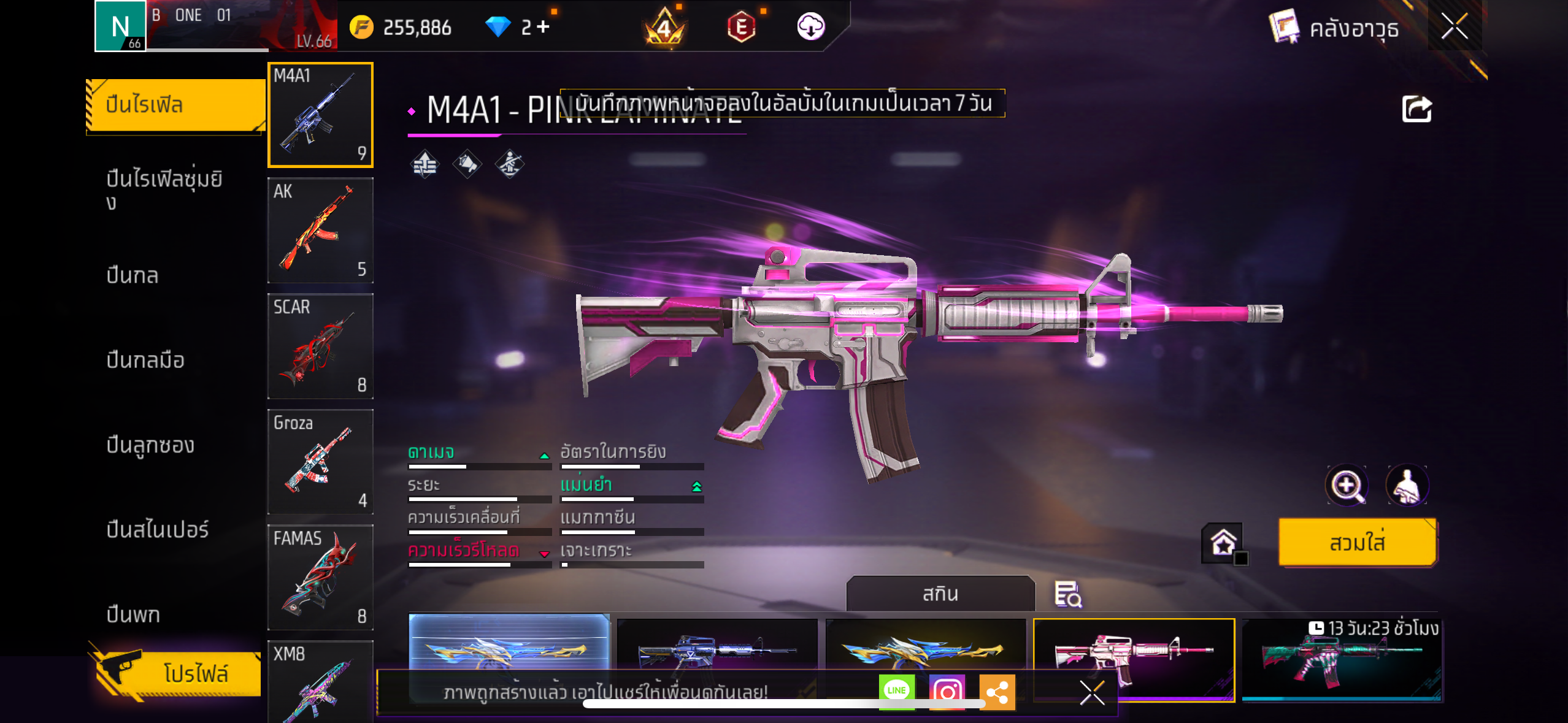Dismiss the screenshot share banner
This screenshot has width=1568, height=723.
1092,693
